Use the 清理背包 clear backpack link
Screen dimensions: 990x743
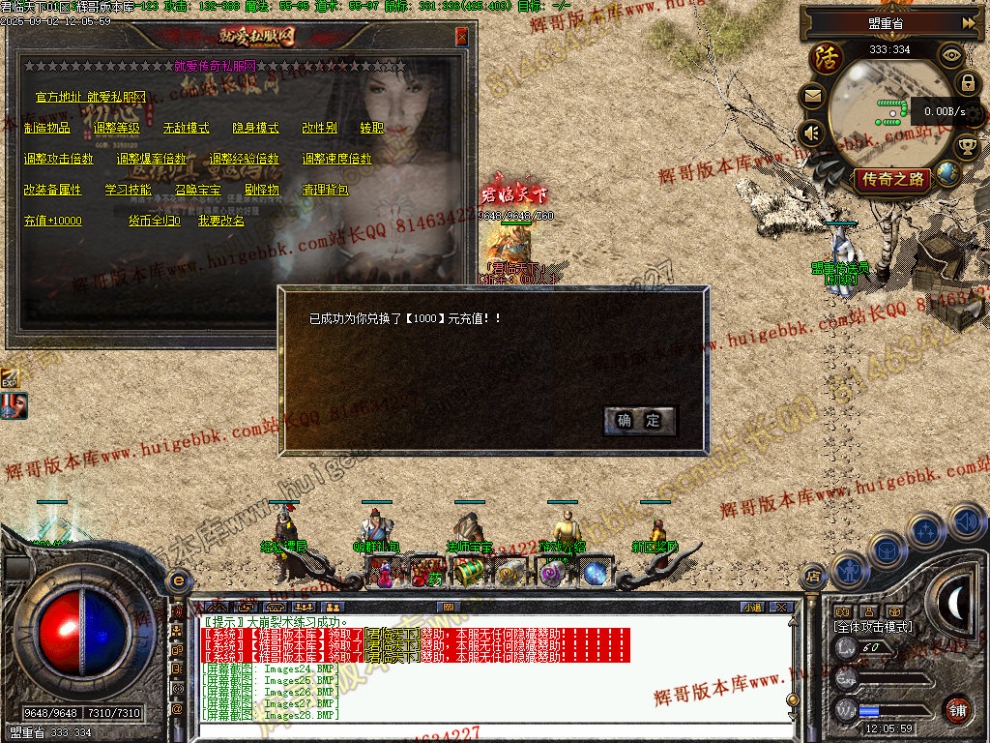(x=326, y=190)
